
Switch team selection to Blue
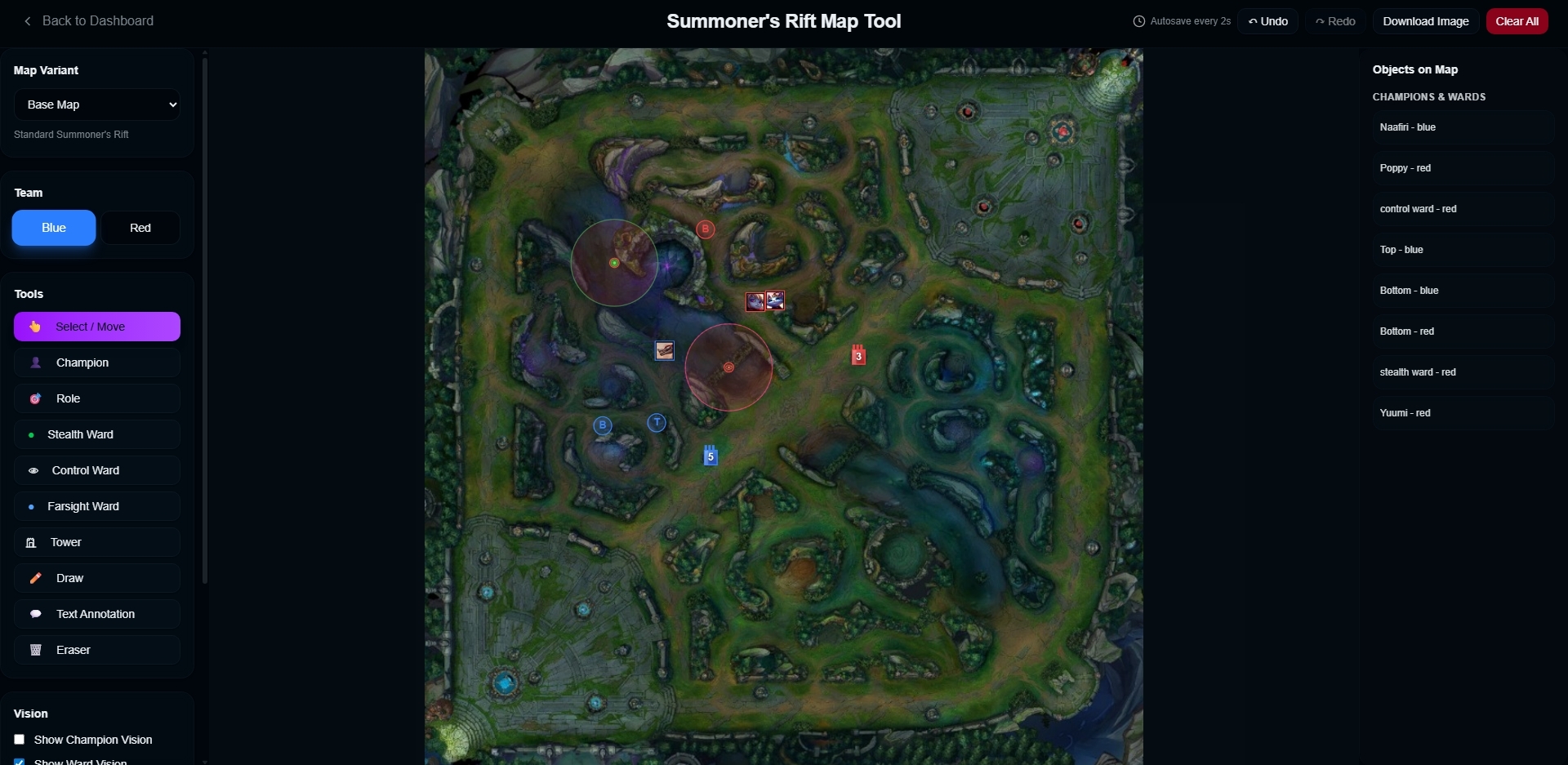[x=53, y=227]
